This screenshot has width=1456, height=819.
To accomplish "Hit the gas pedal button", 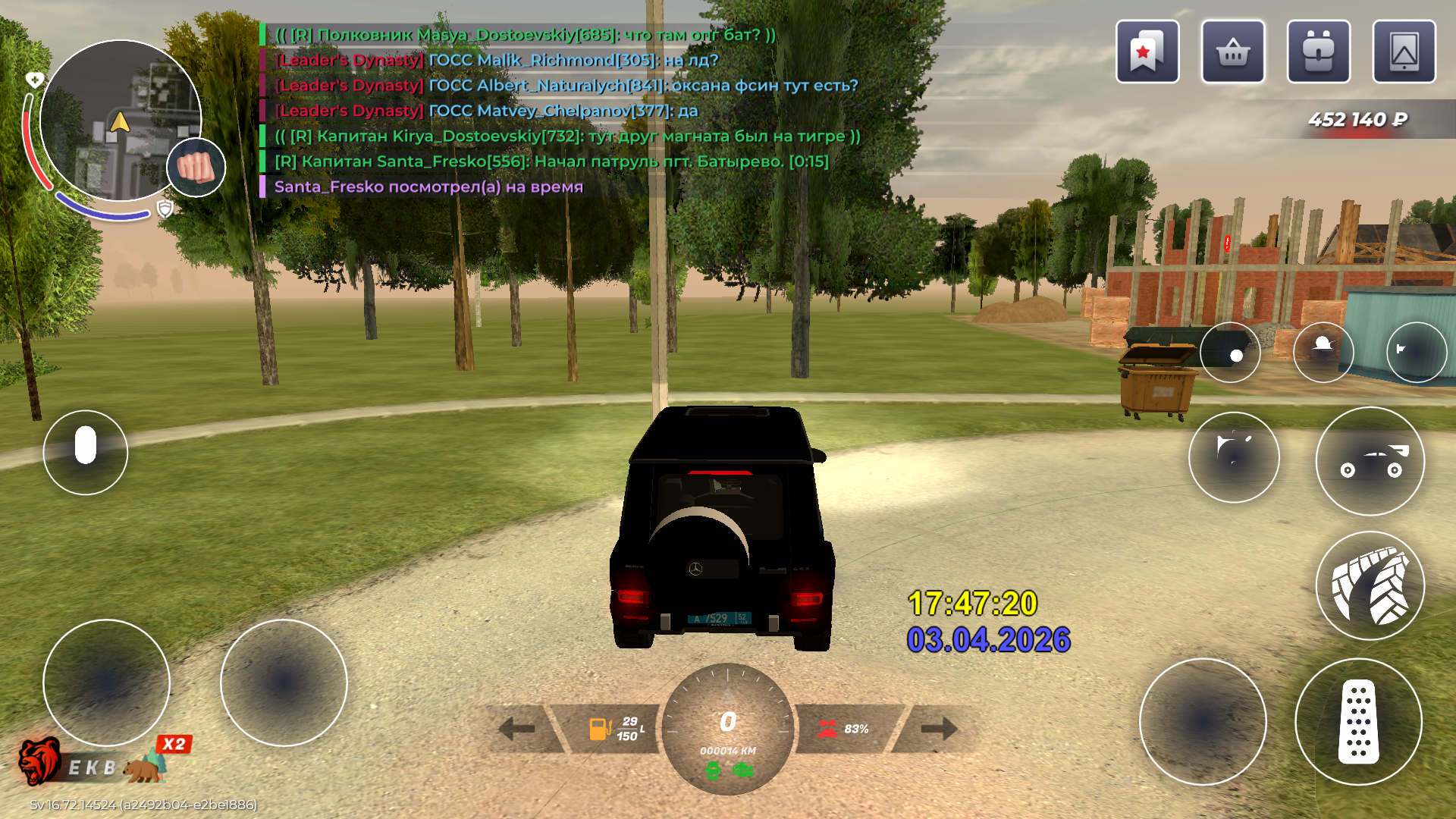I will [1358, 721].
